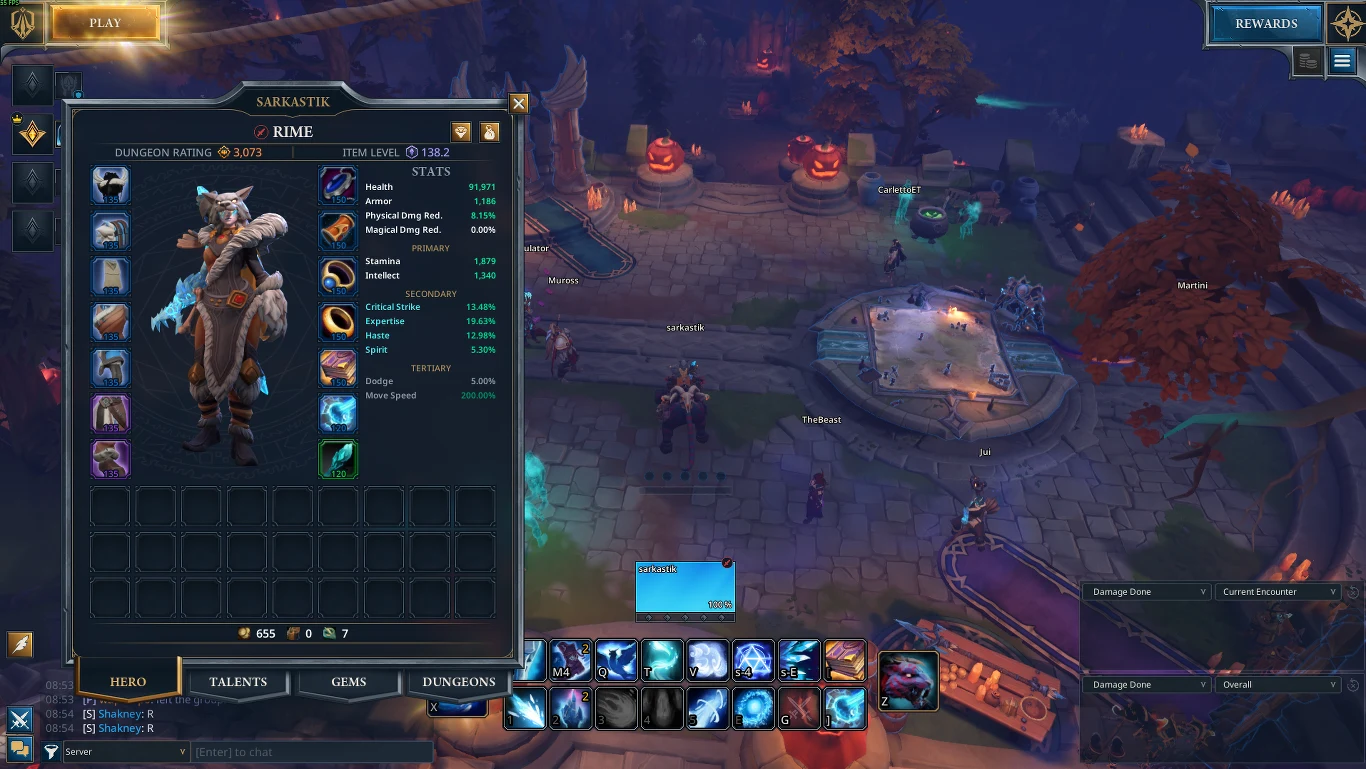The height and width of the screenshot is (769, 1366).
Task: Switch to the Gems tab
Action: point(348,682)
